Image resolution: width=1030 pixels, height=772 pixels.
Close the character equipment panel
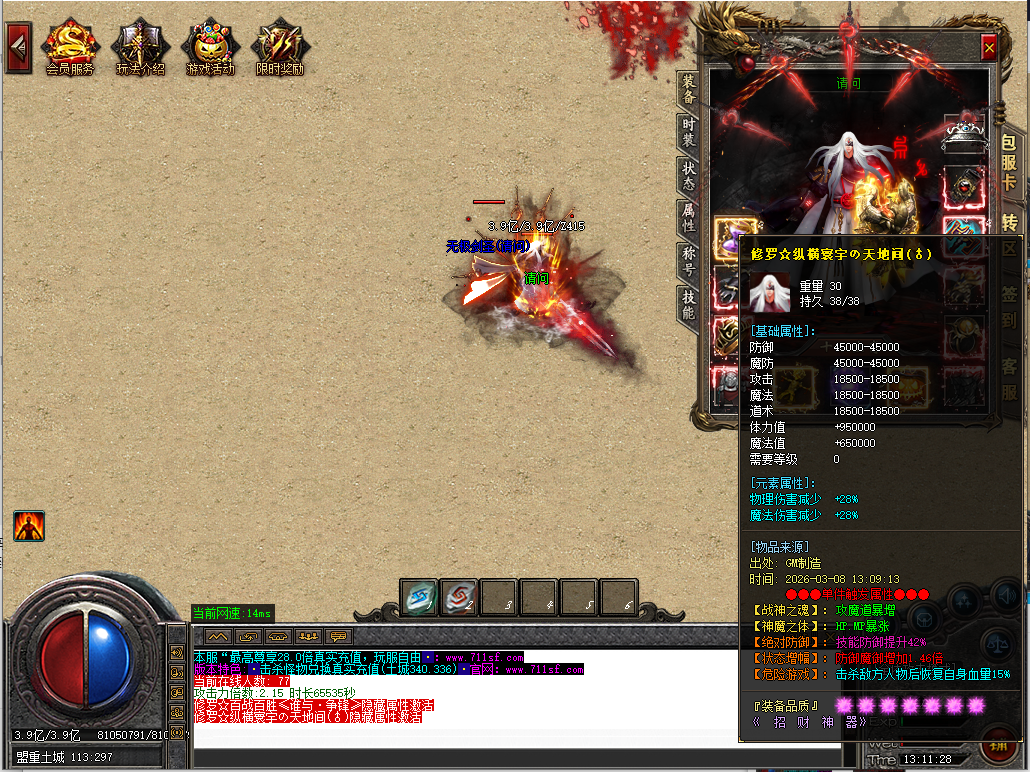point(988,47)
